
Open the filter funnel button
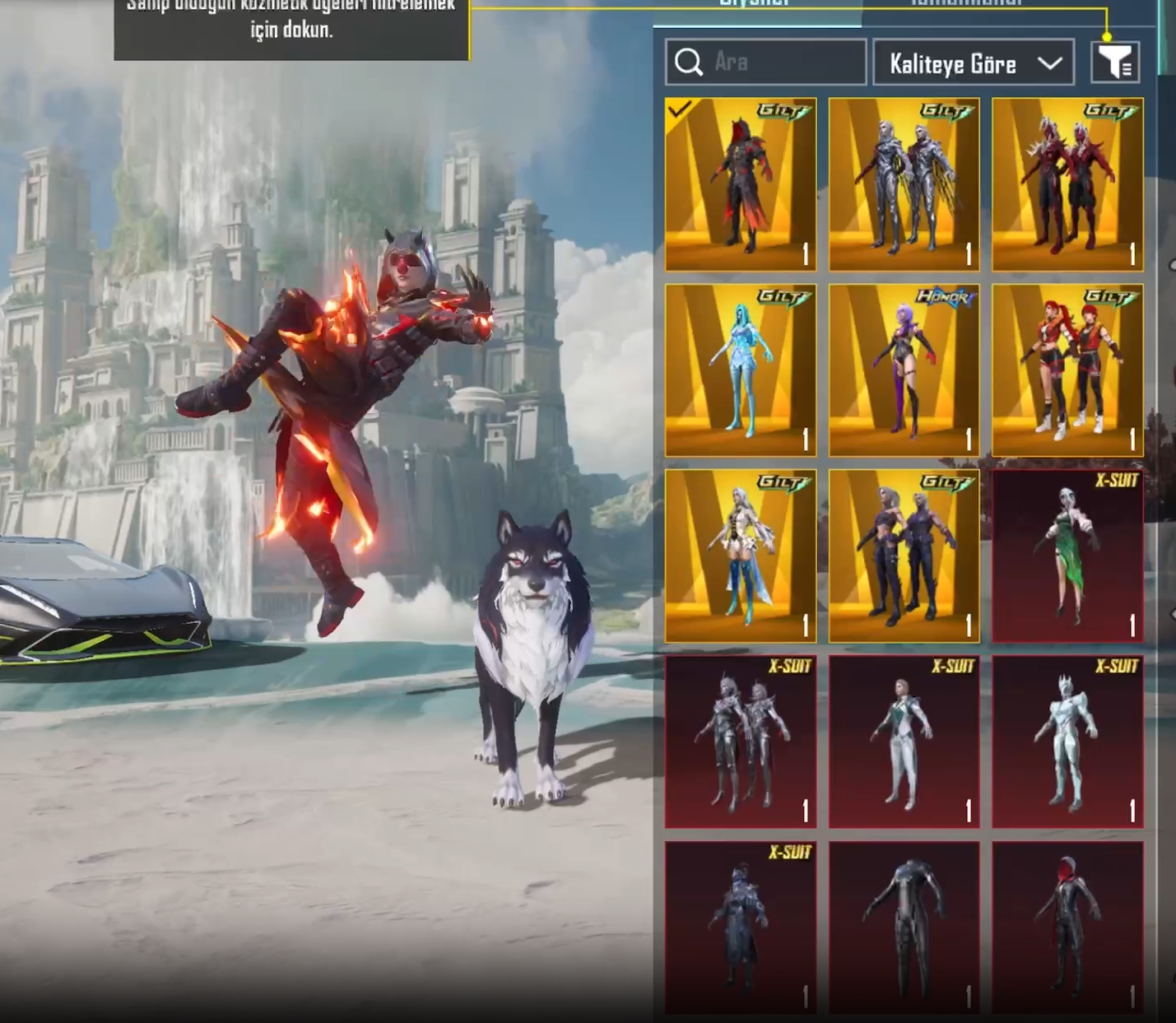pos(1115,63)
